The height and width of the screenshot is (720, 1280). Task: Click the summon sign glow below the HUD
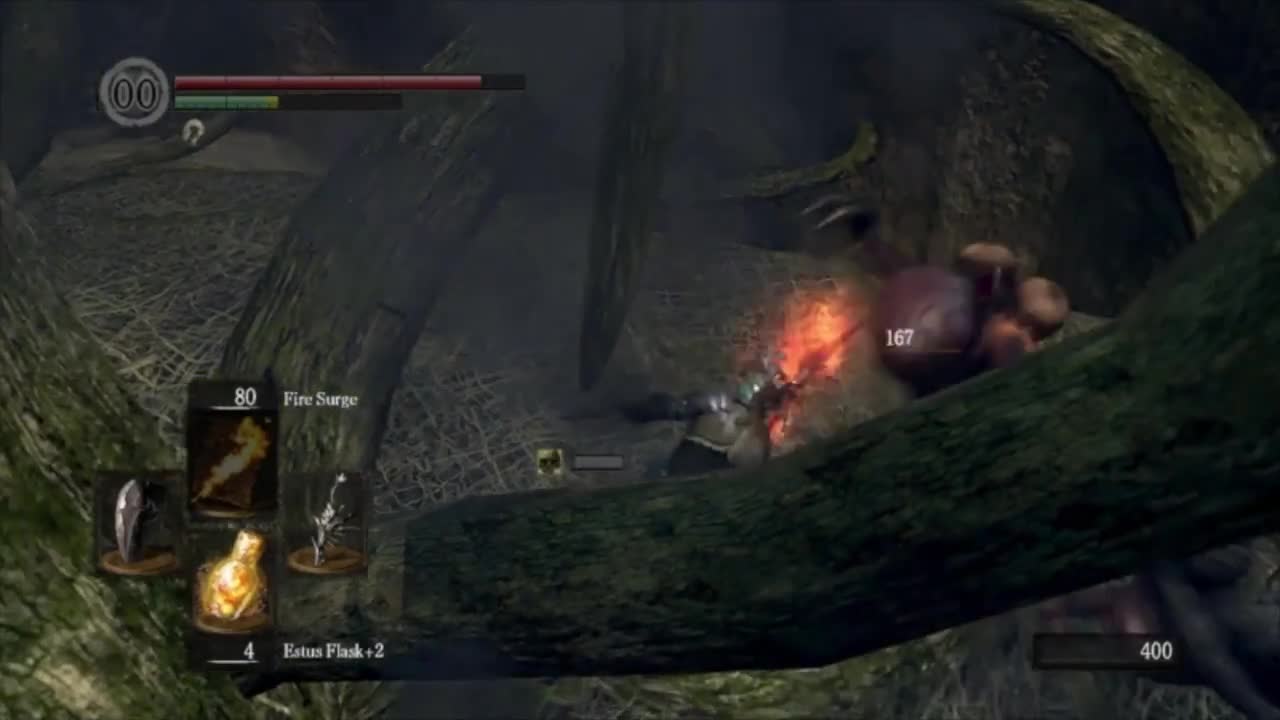click(193, 132)
